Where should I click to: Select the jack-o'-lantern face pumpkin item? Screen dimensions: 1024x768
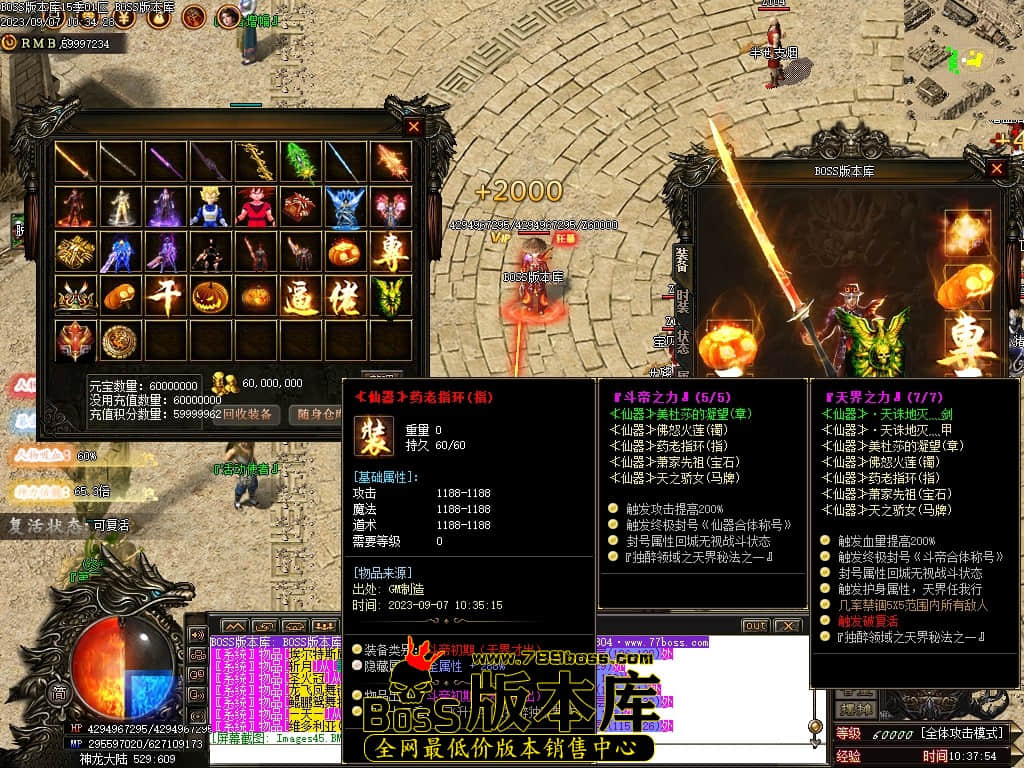[210, 297]
